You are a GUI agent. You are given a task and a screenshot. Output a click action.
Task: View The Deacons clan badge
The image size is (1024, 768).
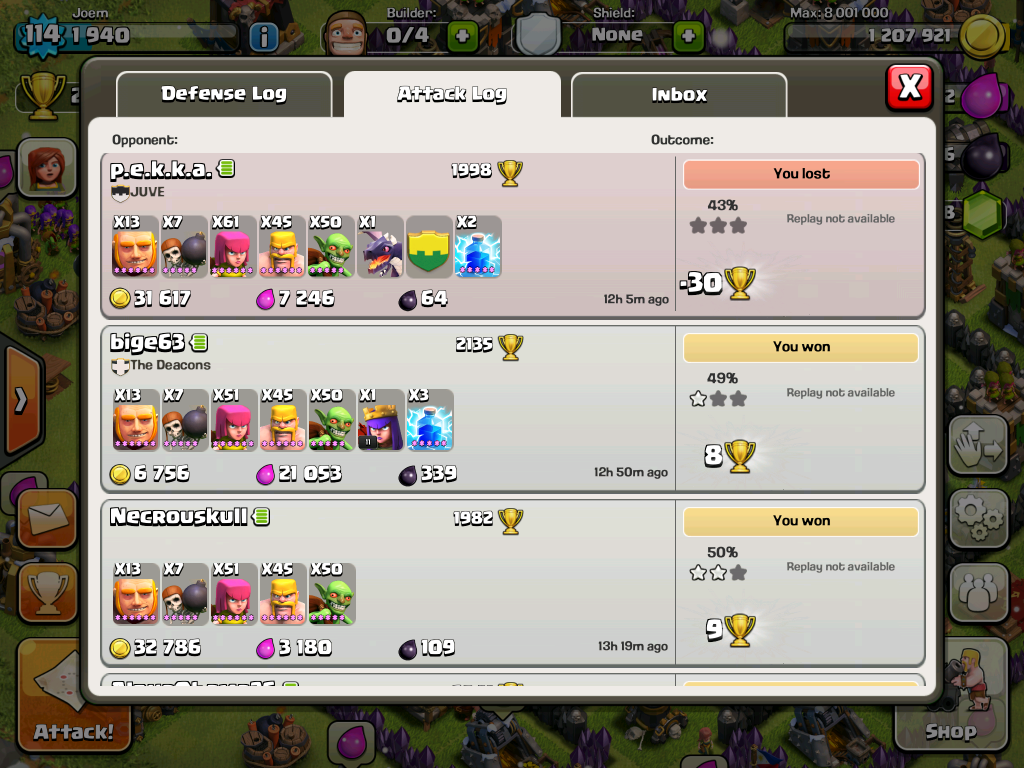[120, 366]
